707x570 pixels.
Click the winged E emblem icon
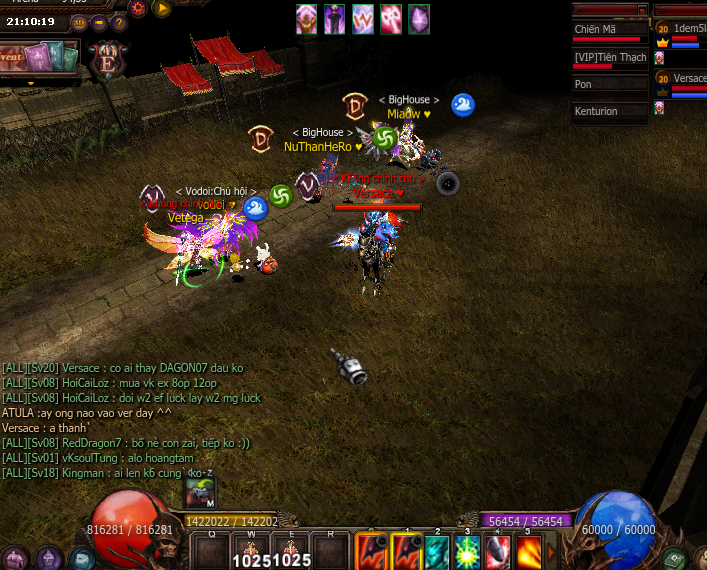click(x=105, y=59)
